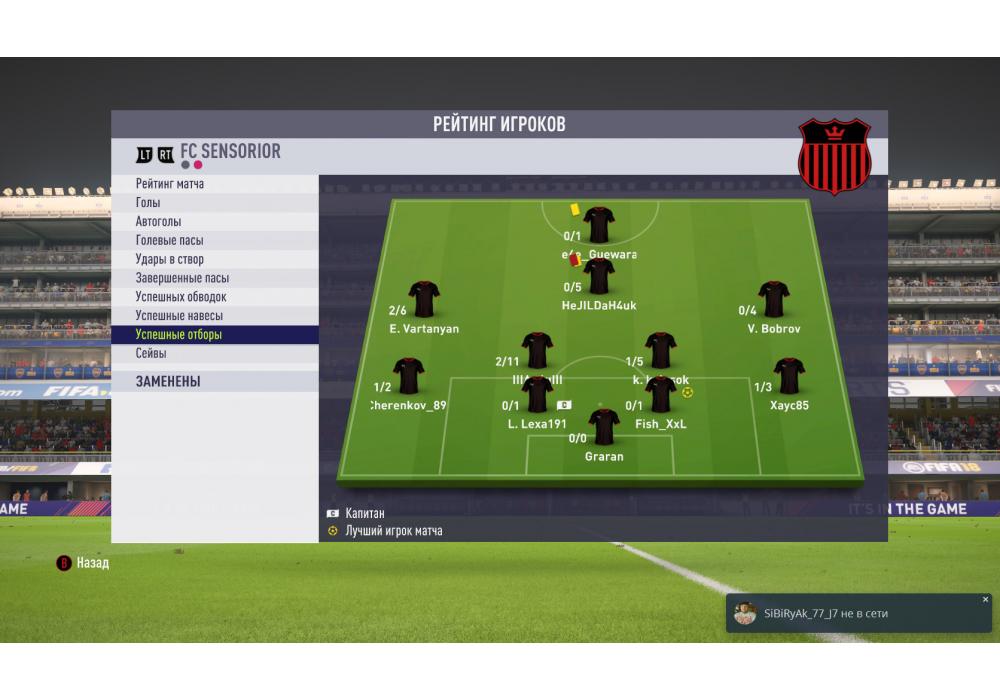Select captain L. Lexa191 on the pitch
Viewport: 1000px width, 700px height.
pyautogui.click(x=537, y=396)
